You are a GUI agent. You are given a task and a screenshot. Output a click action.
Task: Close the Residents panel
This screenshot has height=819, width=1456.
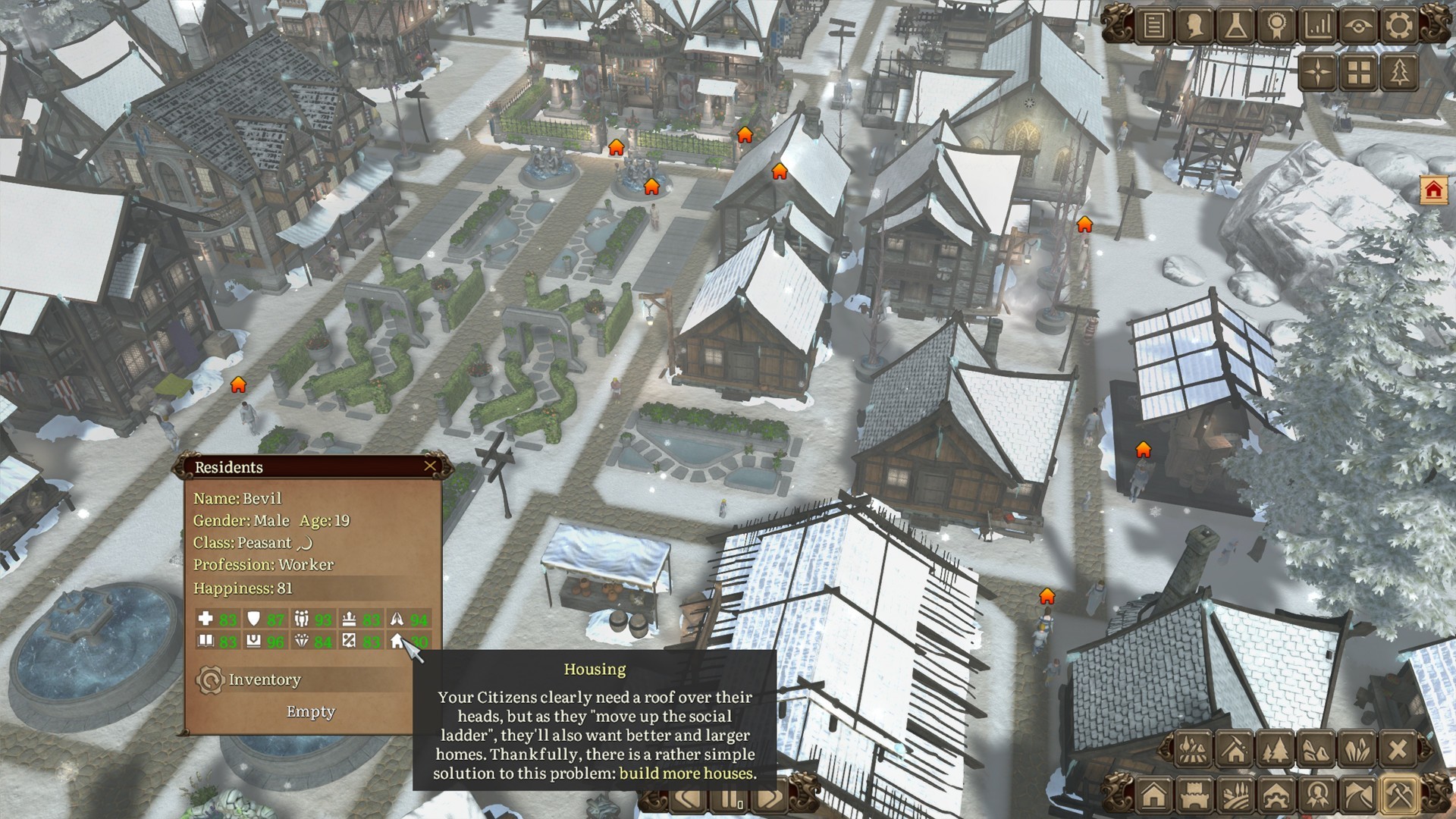pos(430,466)
